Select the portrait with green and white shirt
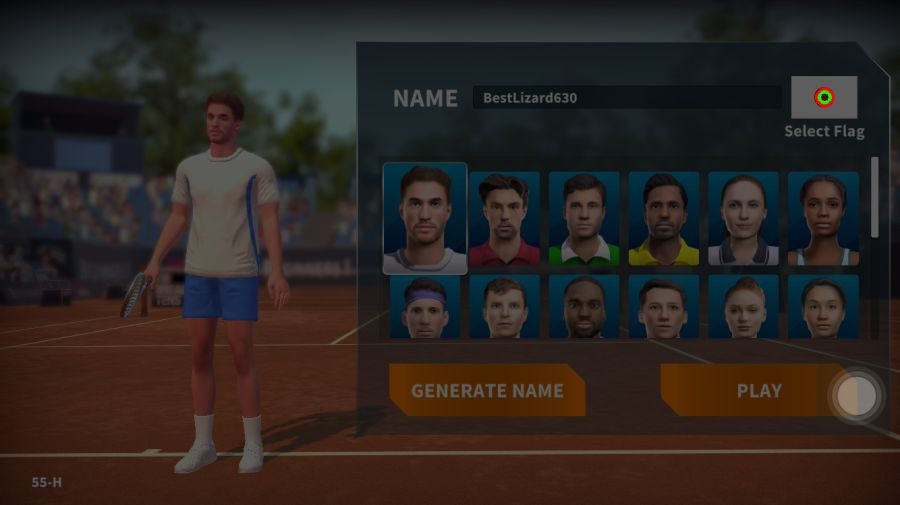Screen dimensions: 900x505 click(584, 219)
